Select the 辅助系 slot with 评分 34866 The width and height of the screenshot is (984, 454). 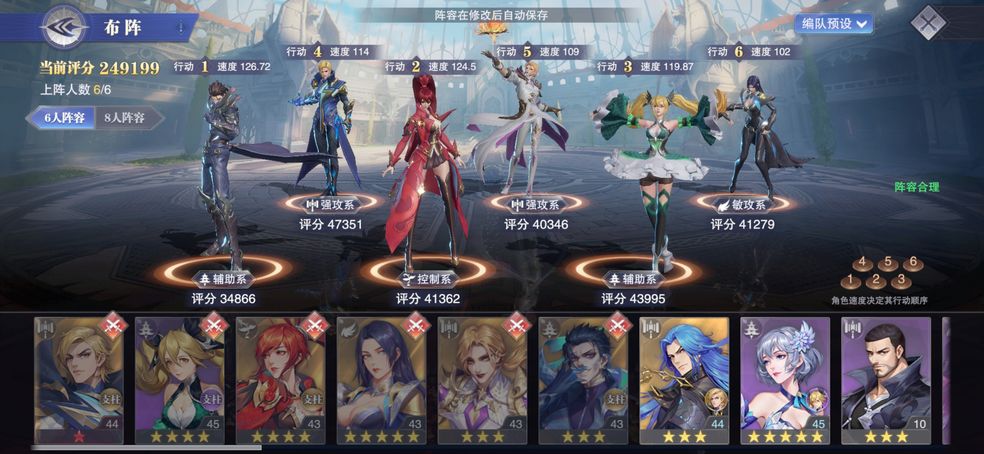click(x=225, y=272)
